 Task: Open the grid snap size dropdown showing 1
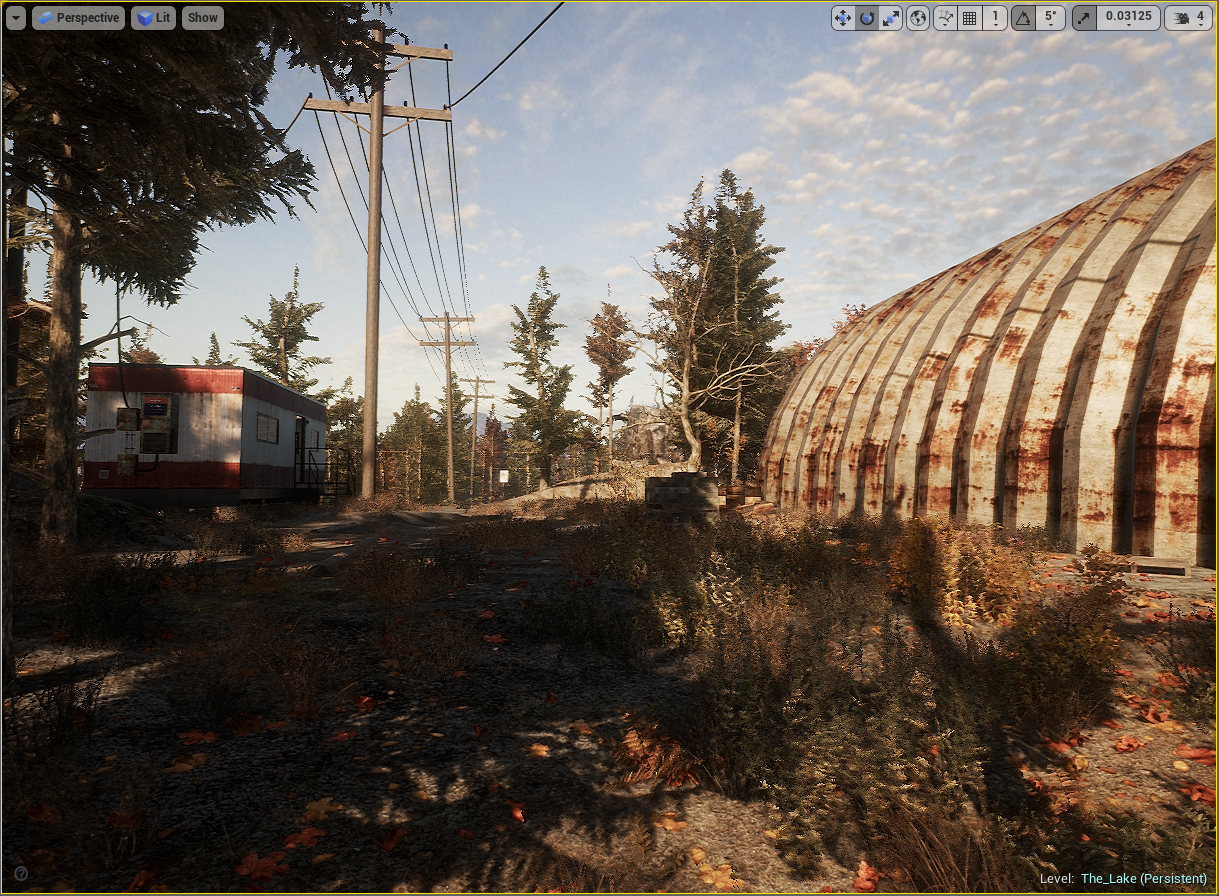(995, 18)
